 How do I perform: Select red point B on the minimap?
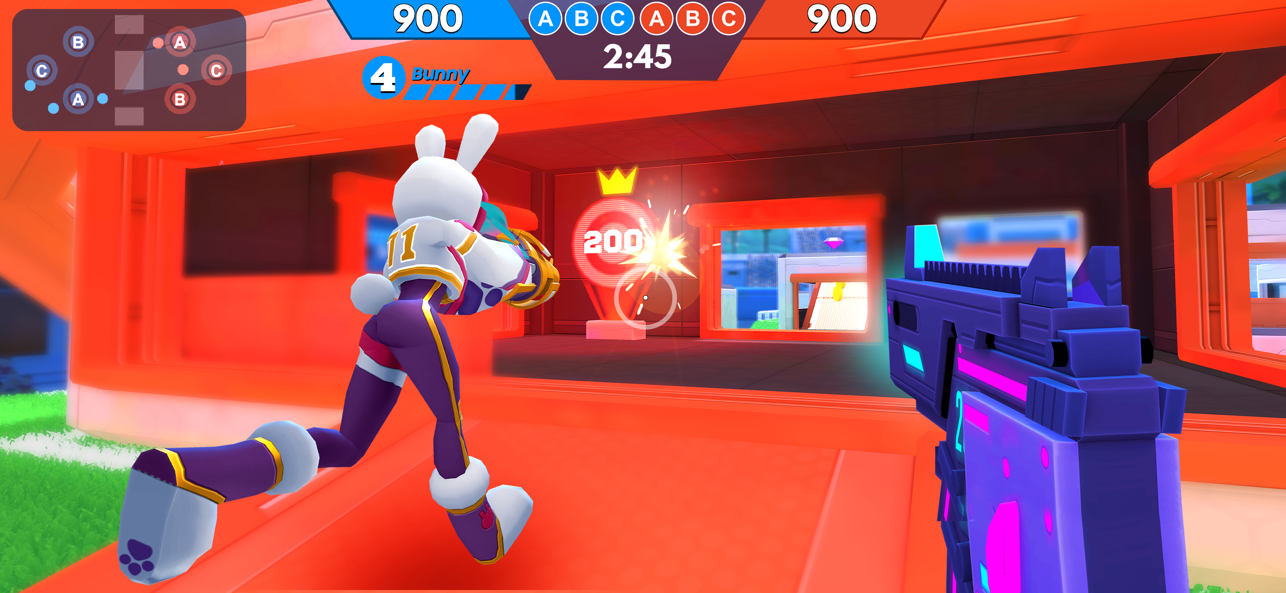(x=180, y=99)
